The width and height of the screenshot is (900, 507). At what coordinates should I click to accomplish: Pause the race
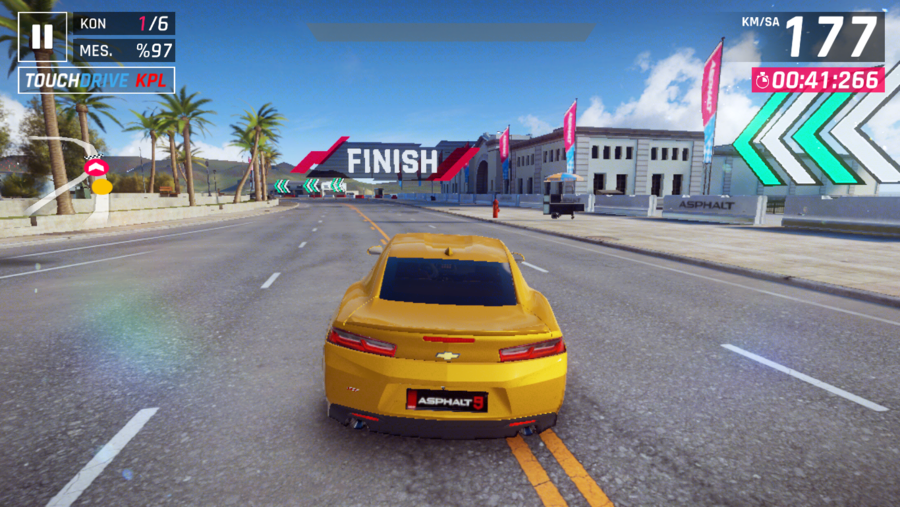[x=42, y=37]
